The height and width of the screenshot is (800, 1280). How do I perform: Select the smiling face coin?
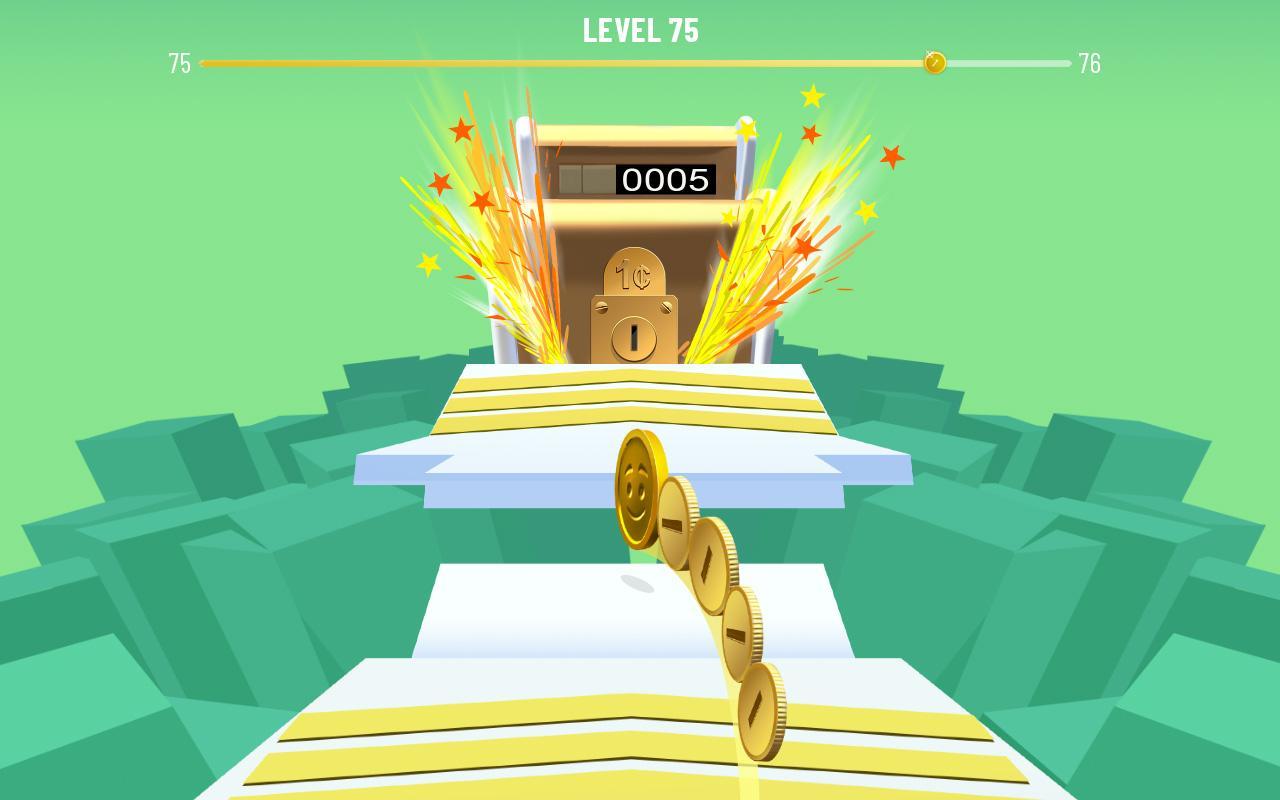[x=637, y=489]
